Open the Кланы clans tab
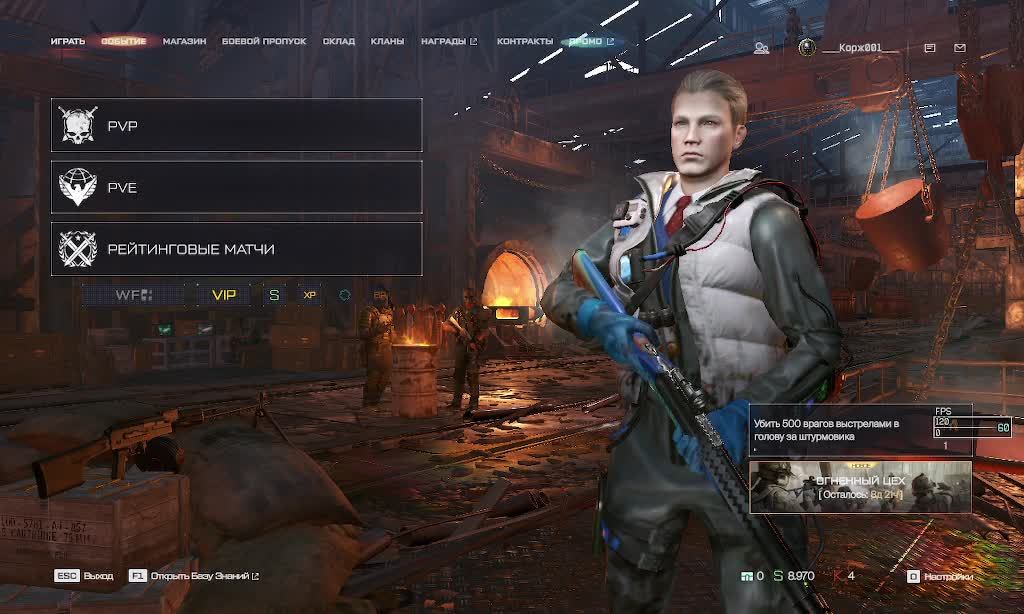Screen dimensions: 1024x614 [387, 41]
